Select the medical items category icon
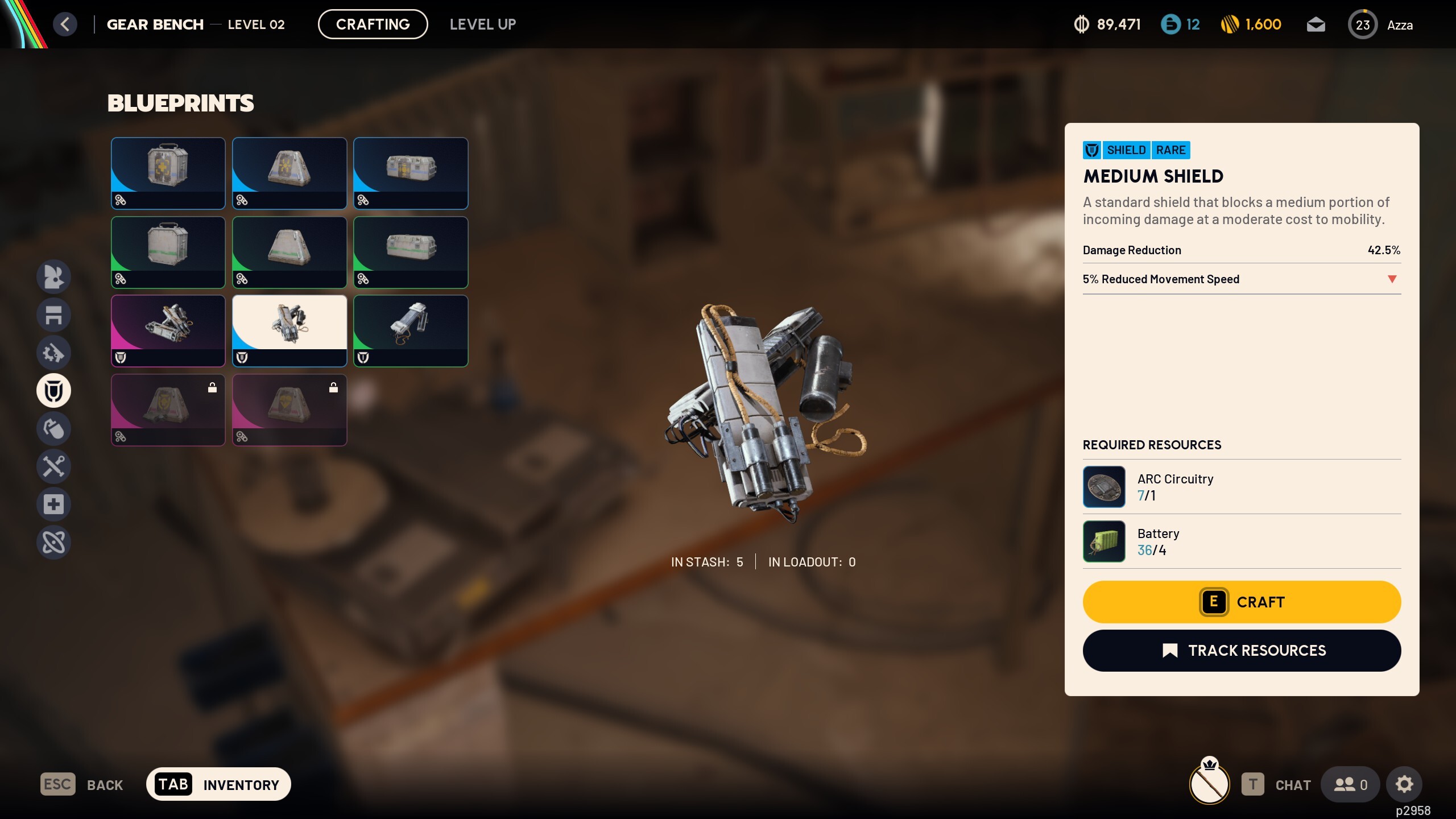Image resolution: width=1456 pixels, height=819 pixels. pos(53,504)
